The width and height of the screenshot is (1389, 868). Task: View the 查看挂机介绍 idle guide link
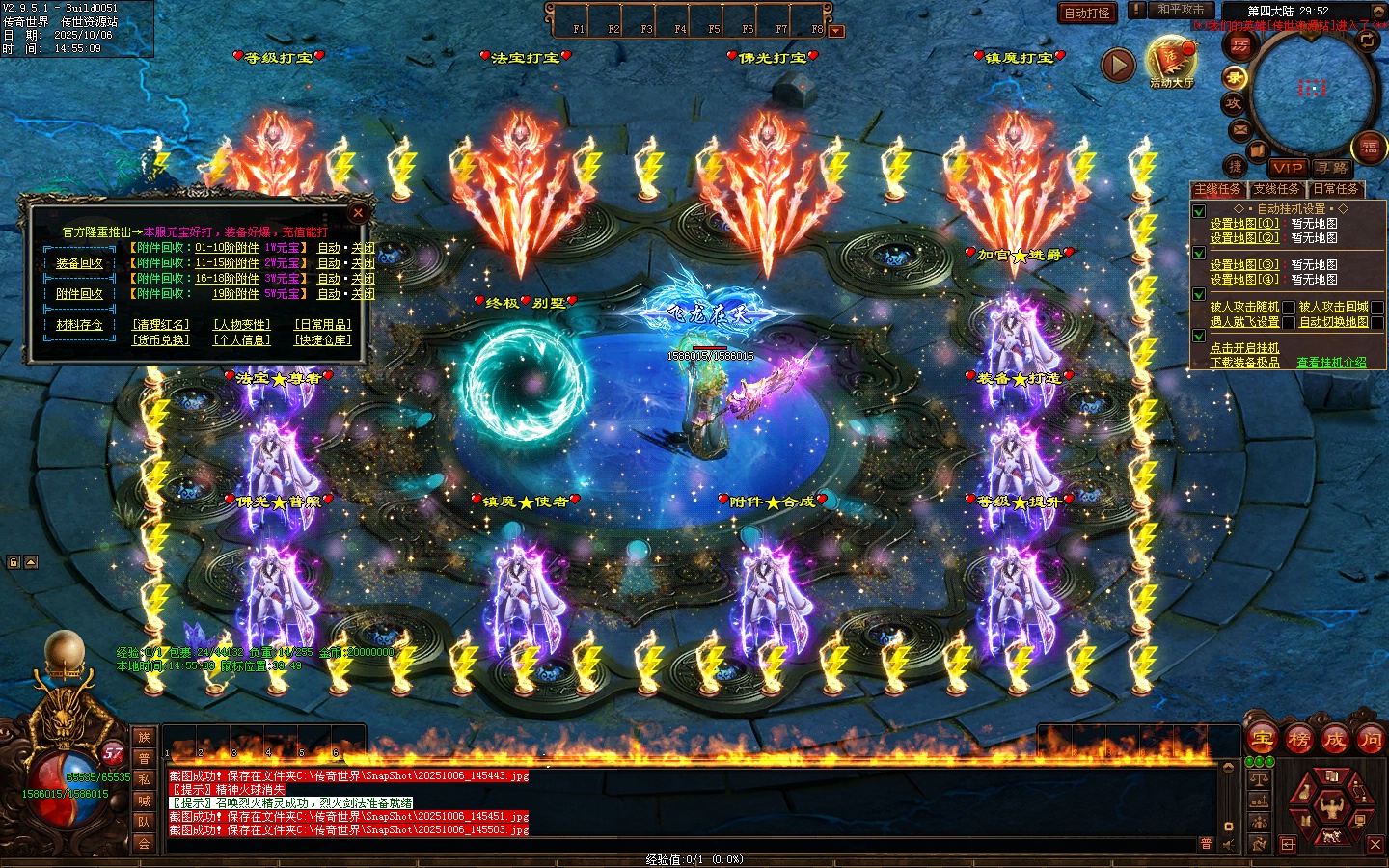[1331, 363]
